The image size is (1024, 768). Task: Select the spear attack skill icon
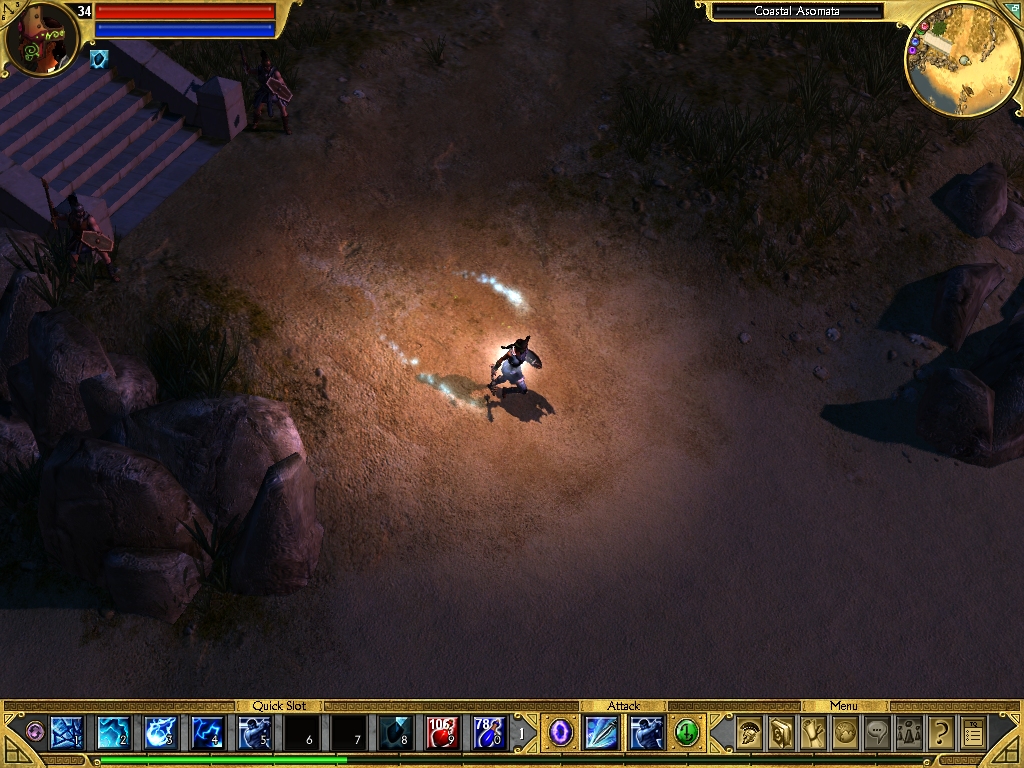click(602, 733)
